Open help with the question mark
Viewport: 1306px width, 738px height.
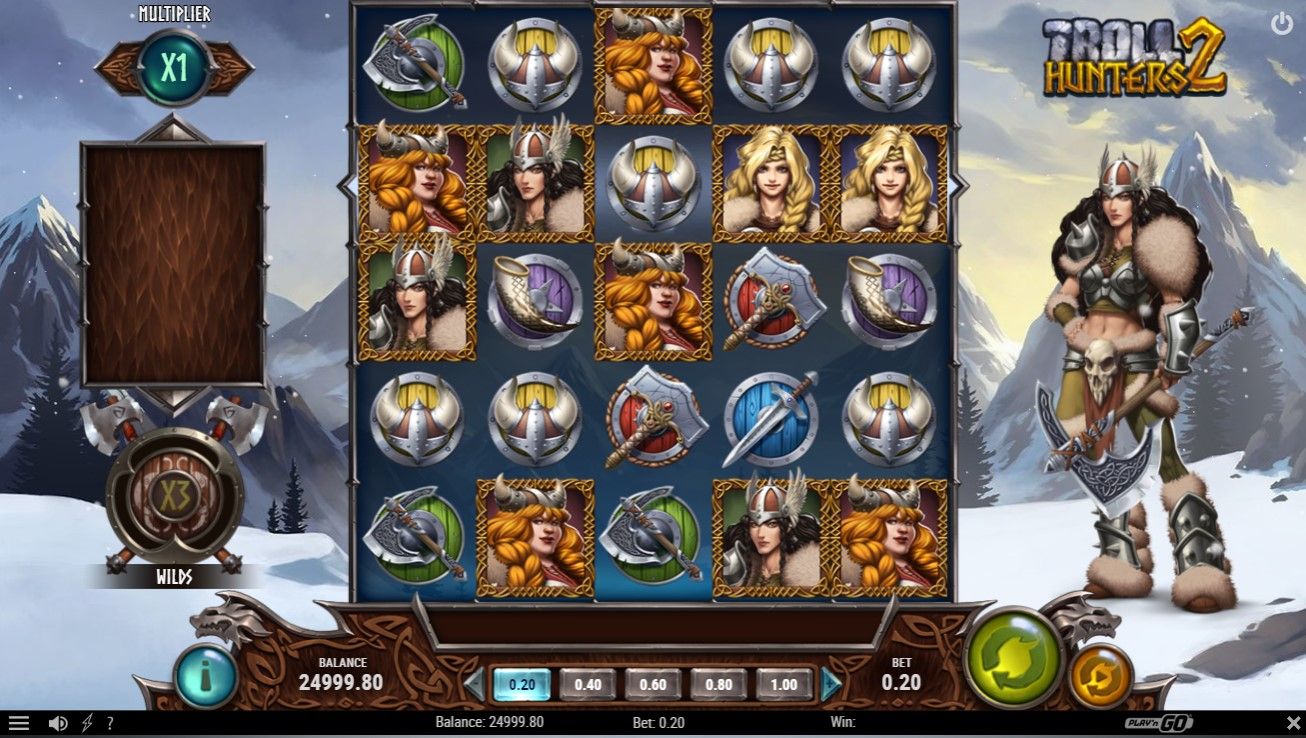[x=110, y=723]
